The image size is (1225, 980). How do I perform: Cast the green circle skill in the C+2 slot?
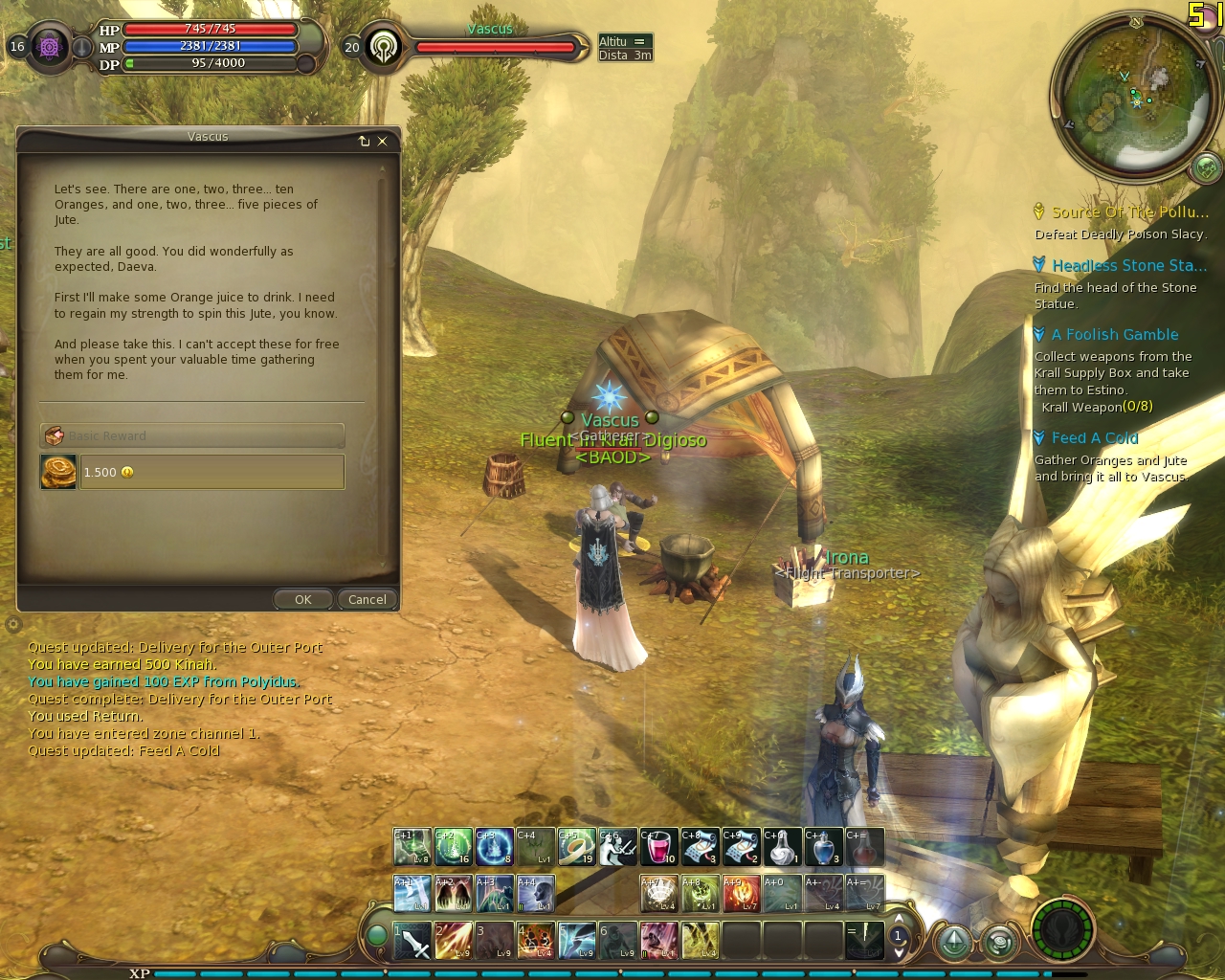coord(454,847)
